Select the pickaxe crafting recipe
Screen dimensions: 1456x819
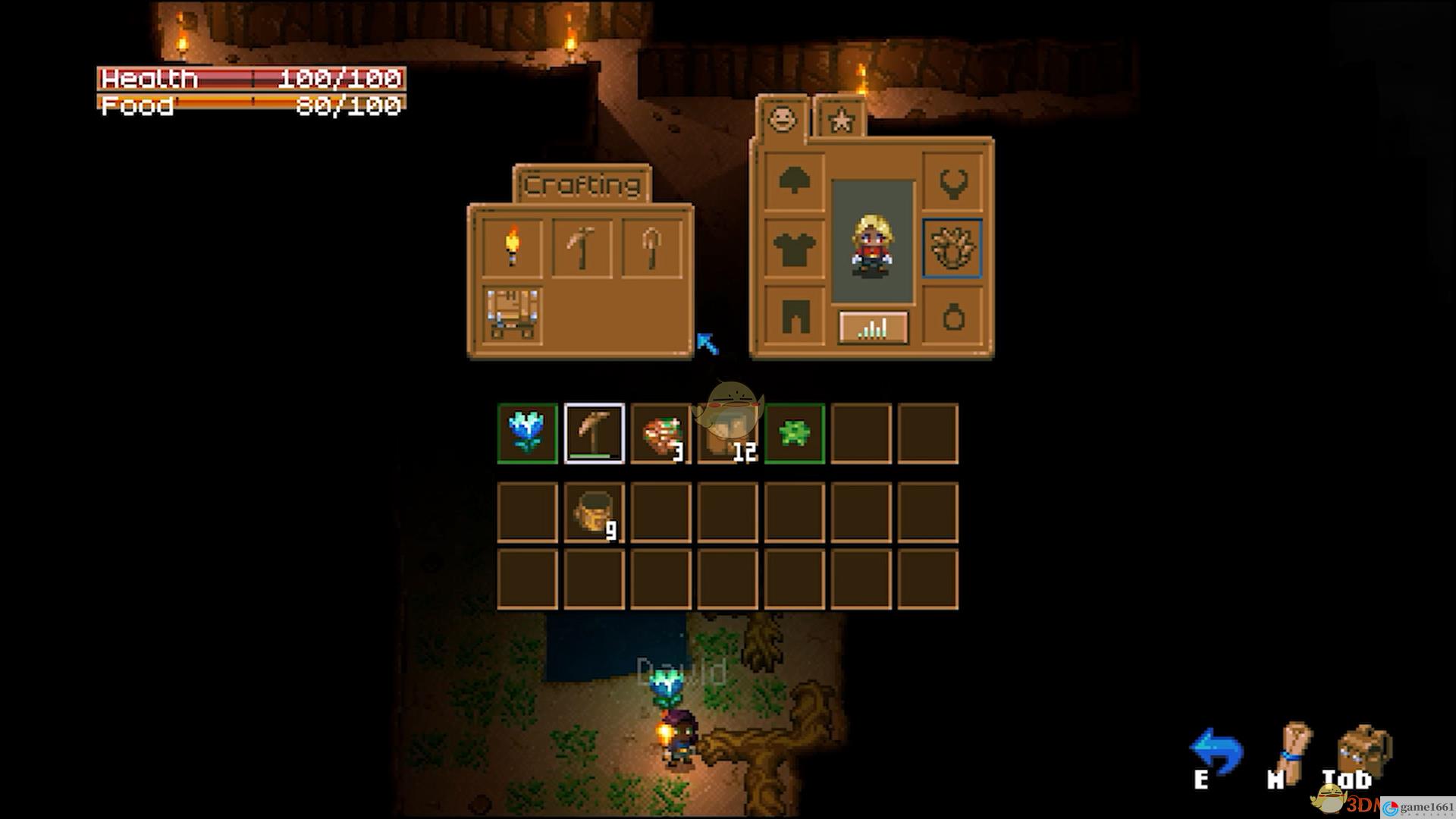coord(582,247)
